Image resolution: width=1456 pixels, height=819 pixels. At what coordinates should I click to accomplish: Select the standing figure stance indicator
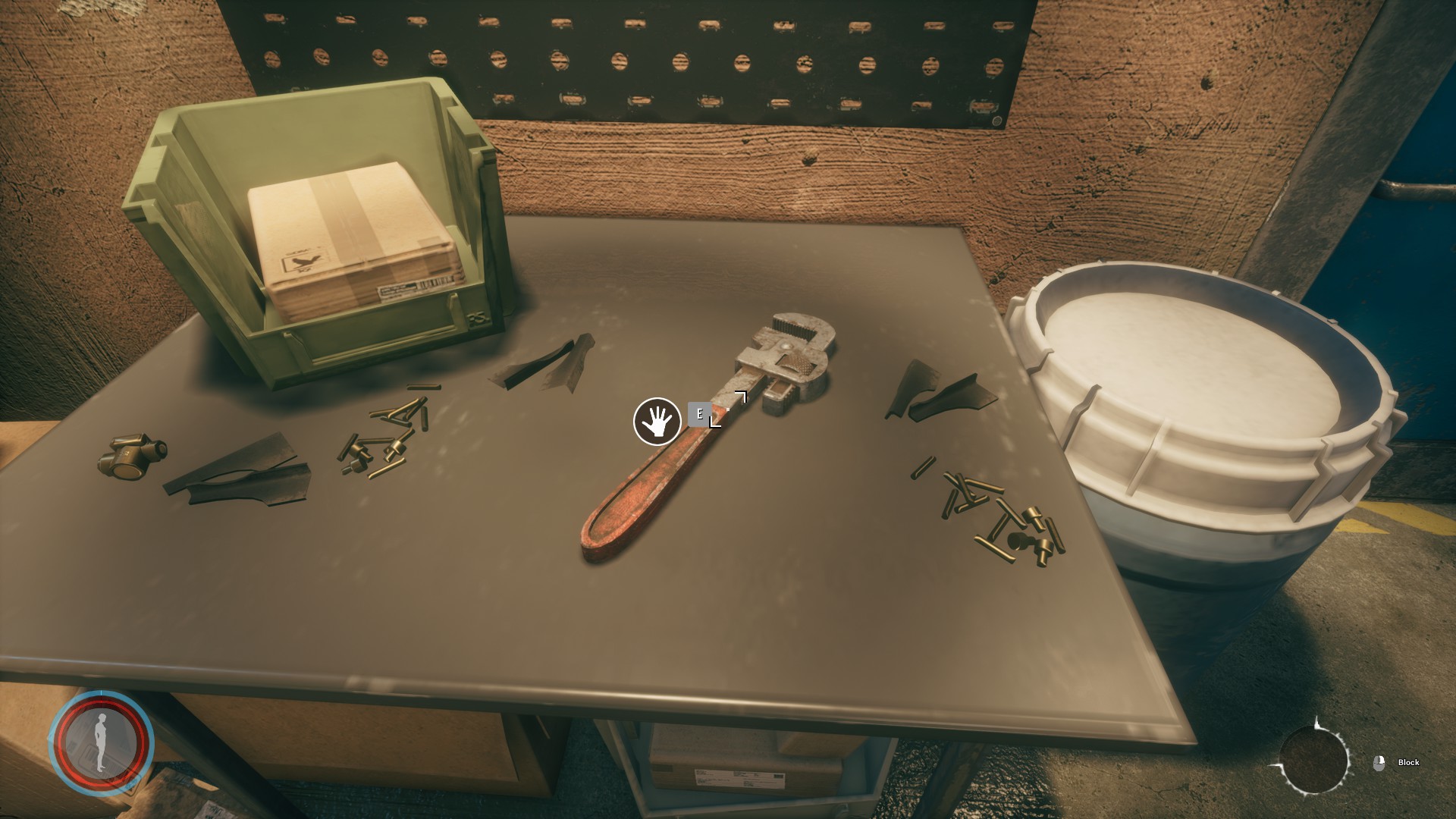coord(101,742)
